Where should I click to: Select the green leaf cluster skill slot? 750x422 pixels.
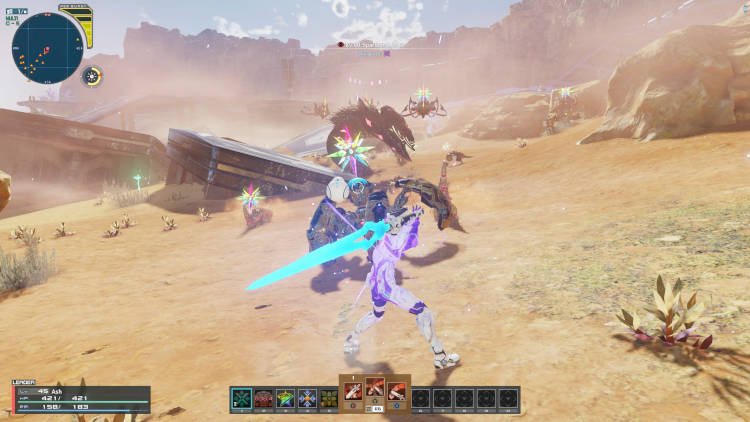coord(330,398)
